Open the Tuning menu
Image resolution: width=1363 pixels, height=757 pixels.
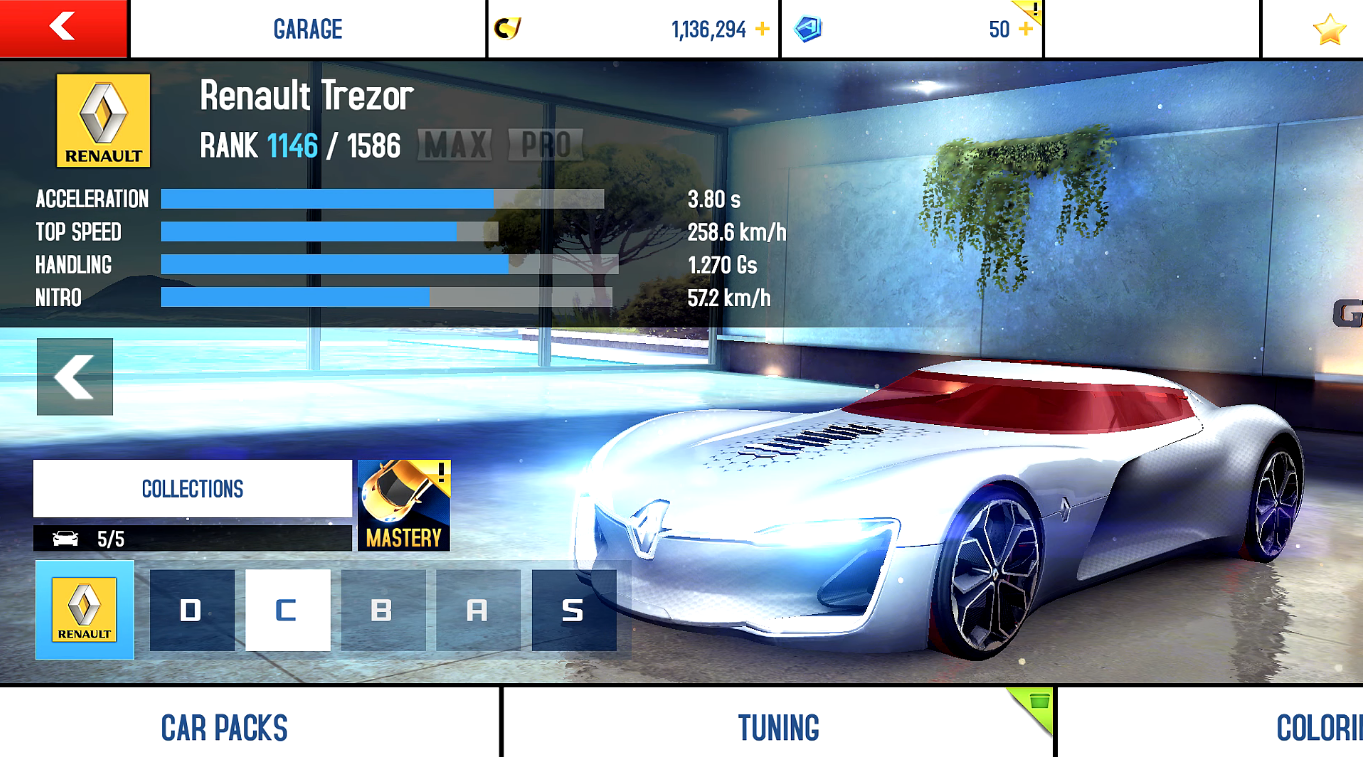[778, 727]
